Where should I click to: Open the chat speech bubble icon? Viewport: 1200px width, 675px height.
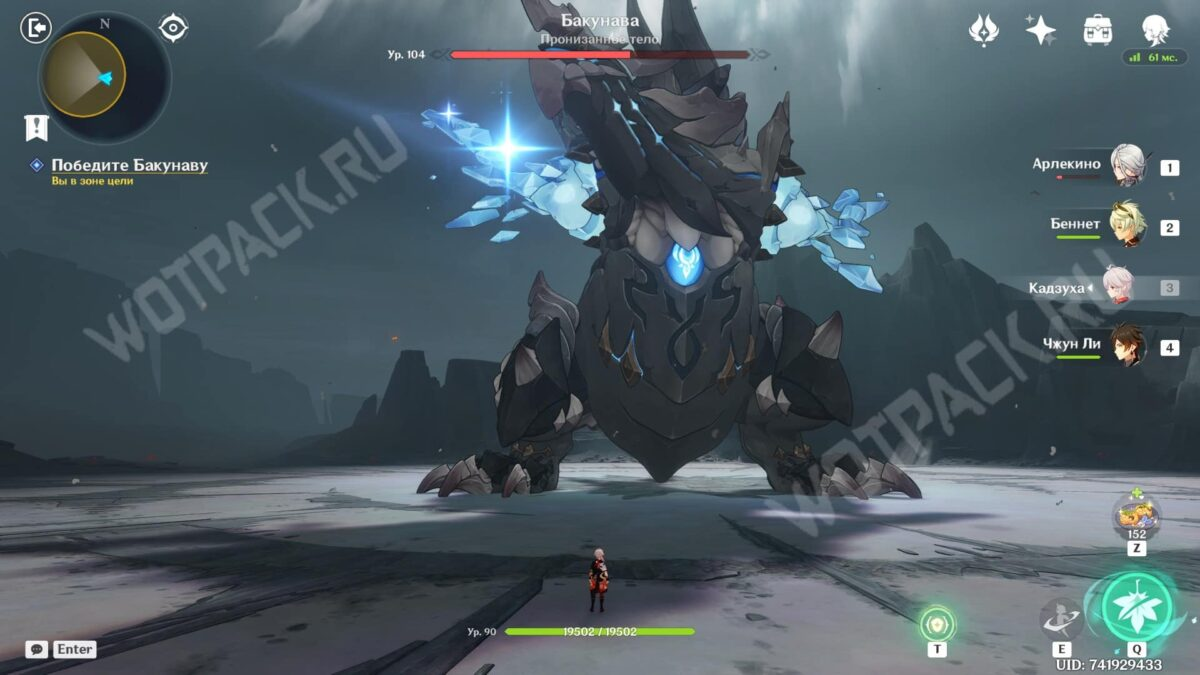pyautogui.click(x=36, y=649)
